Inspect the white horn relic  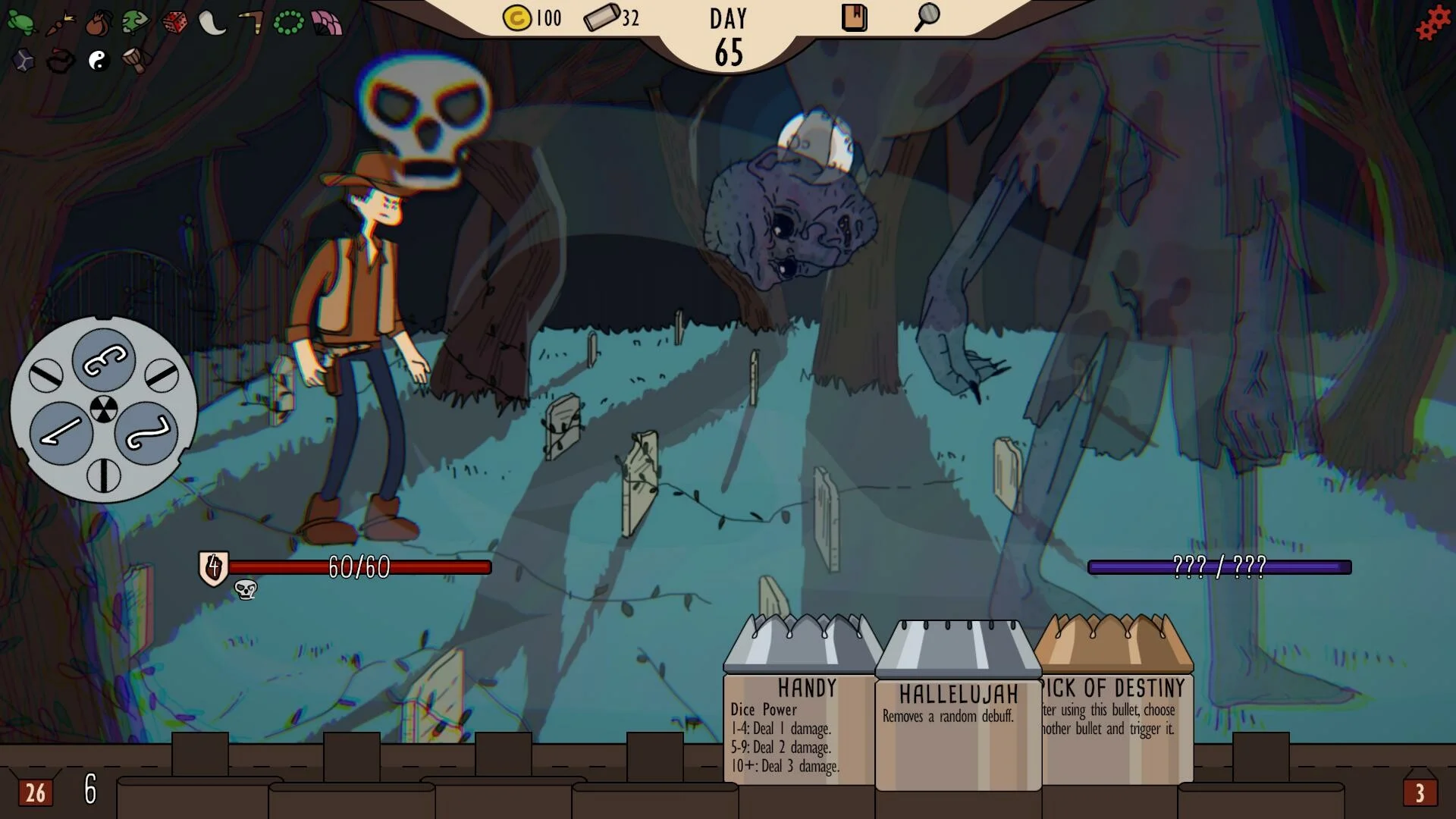[x=212, y=23]
